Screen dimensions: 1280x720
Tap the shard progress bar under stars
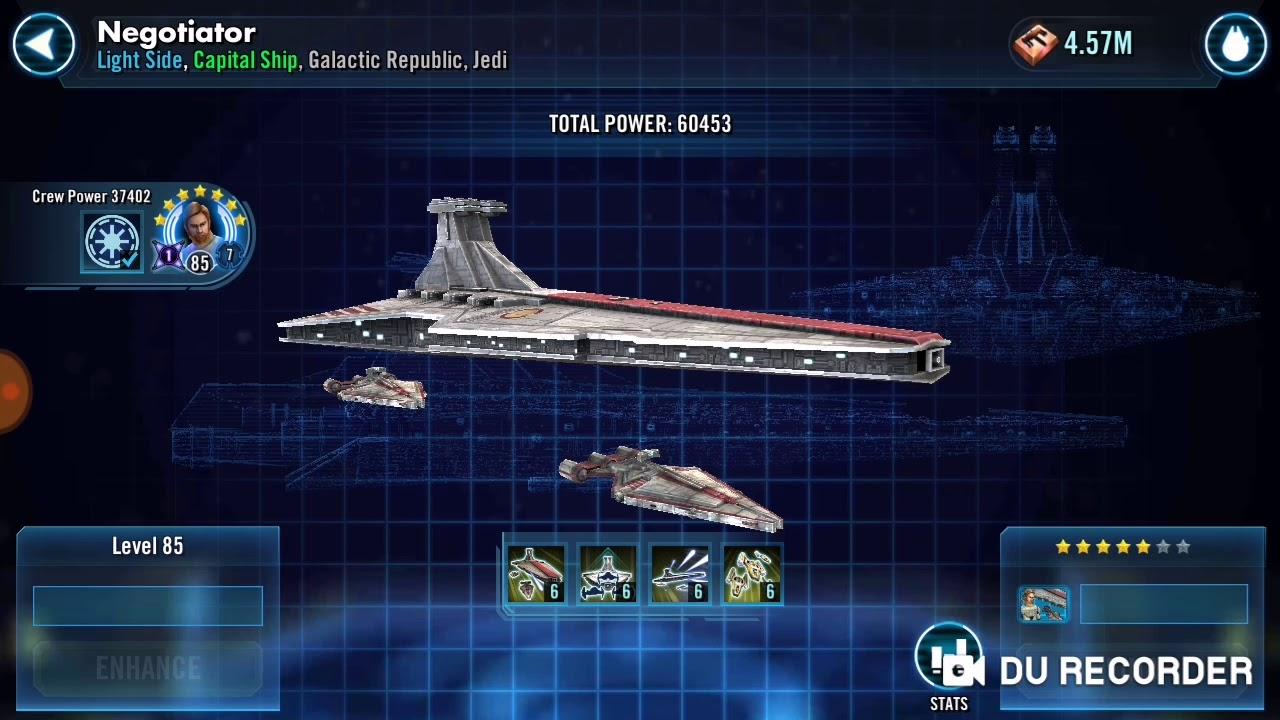pos(1163,604)
